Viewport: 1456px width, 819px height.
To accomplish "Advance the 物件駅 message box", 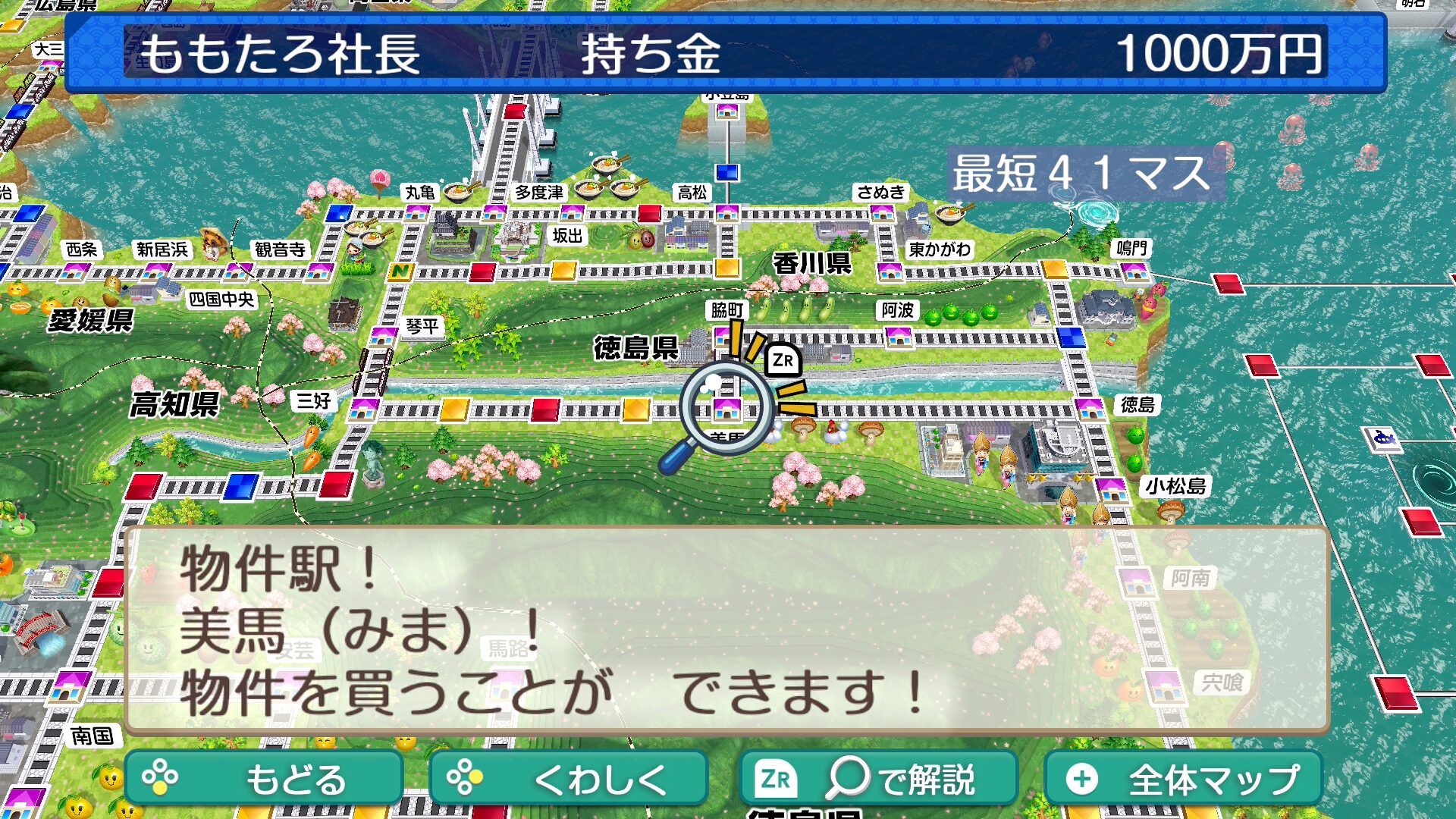I will pos(726,630).
